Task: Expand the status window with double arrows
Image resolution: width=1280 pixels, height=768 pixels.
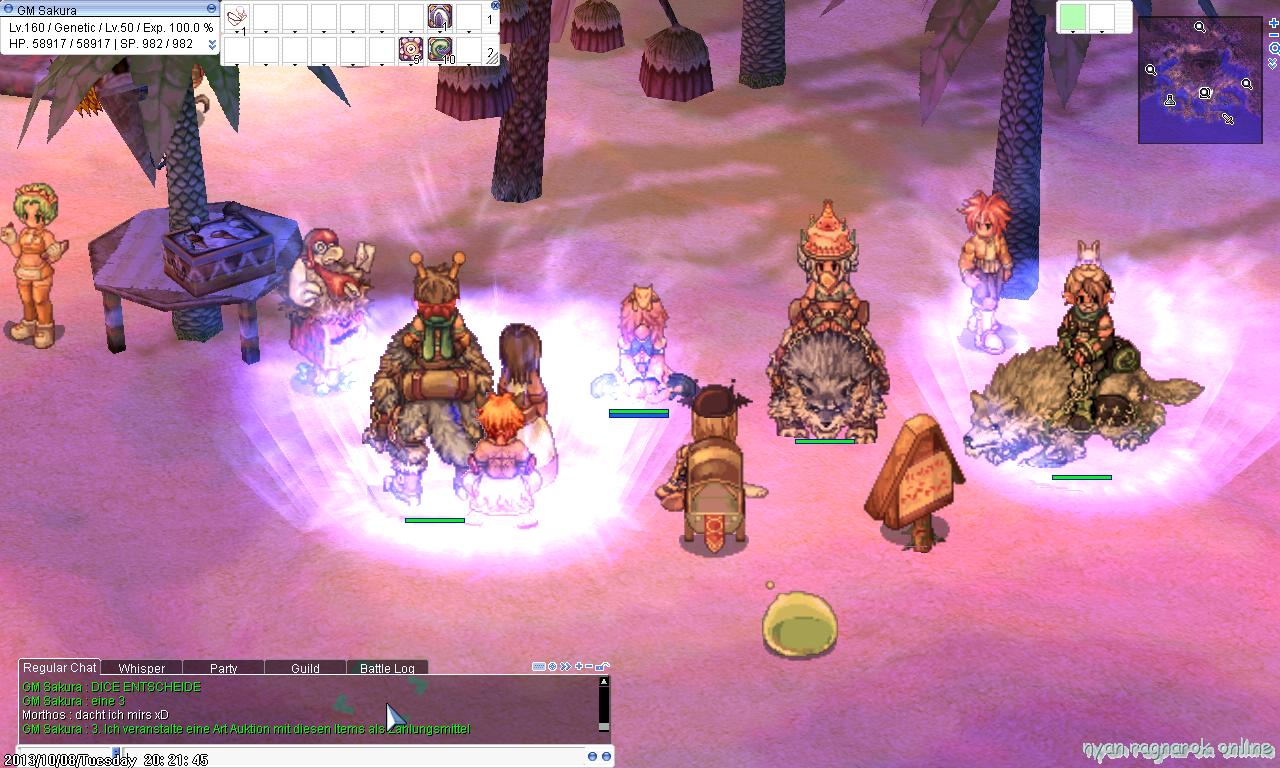Action: [x=211, y=44]
